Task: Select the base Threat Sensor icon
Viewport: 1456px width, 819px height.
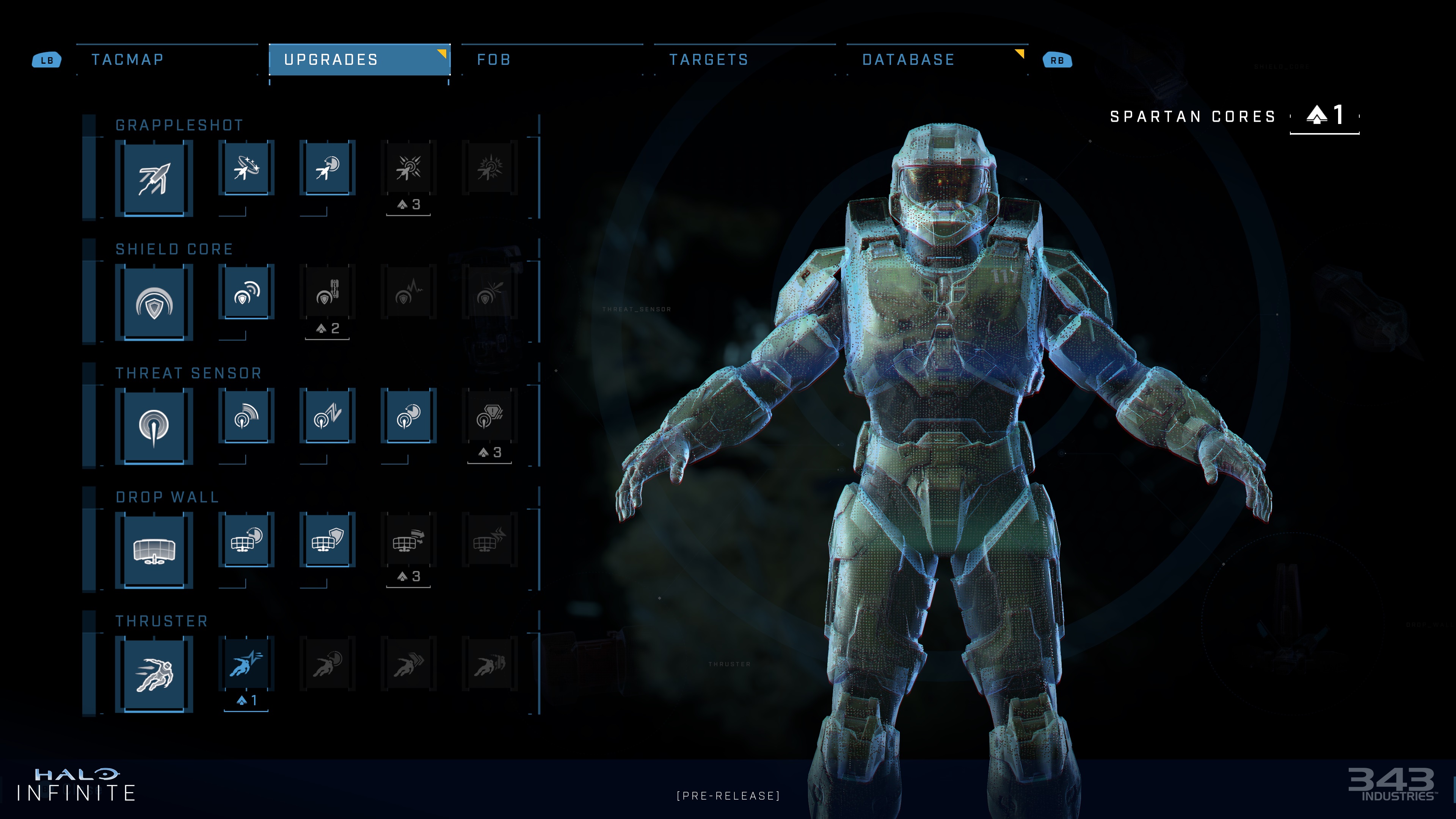Action: (154, 427)
